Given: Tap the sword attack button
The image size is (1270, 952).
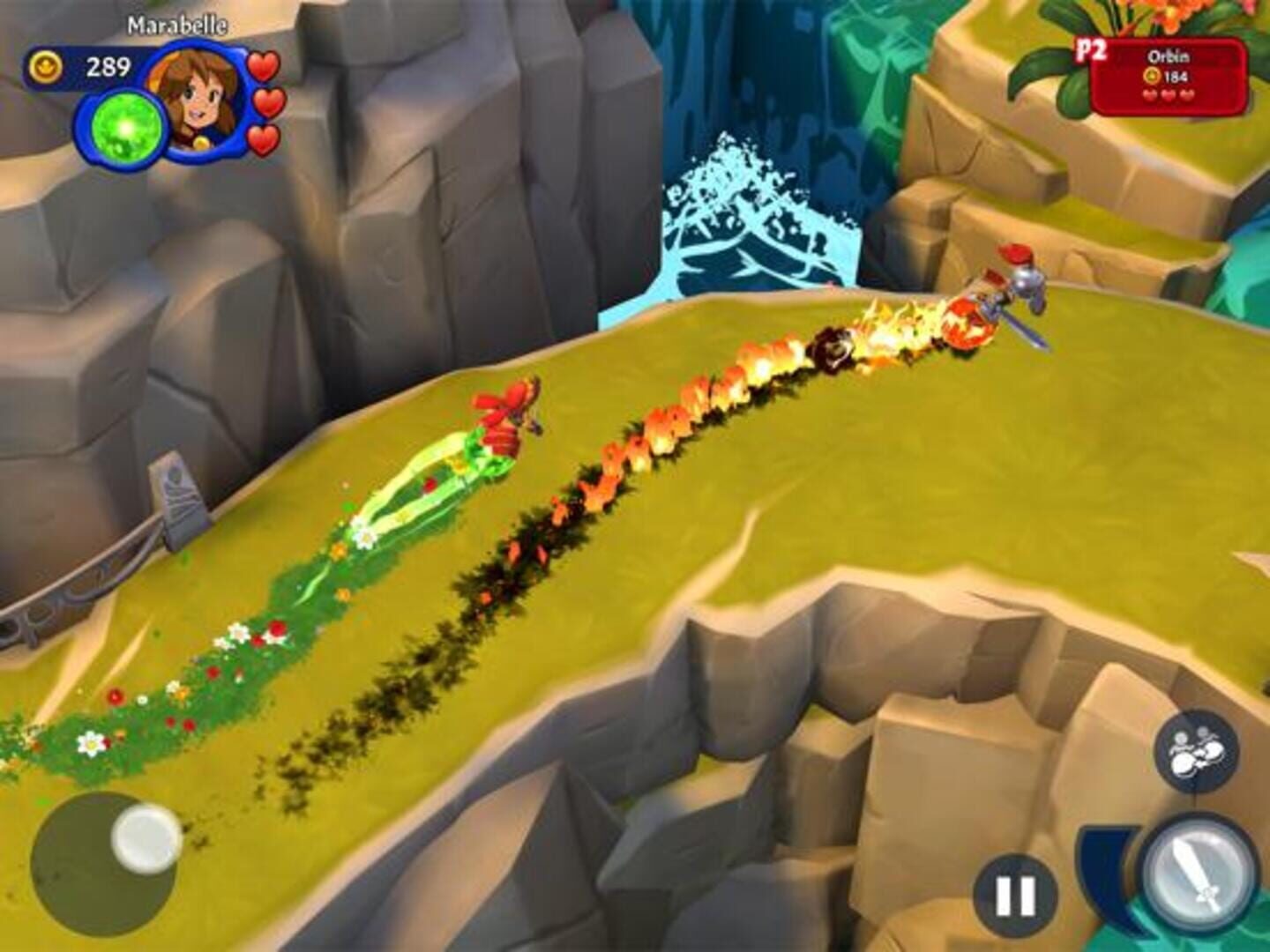Looking at the screenshot, I should (1198, 873).
